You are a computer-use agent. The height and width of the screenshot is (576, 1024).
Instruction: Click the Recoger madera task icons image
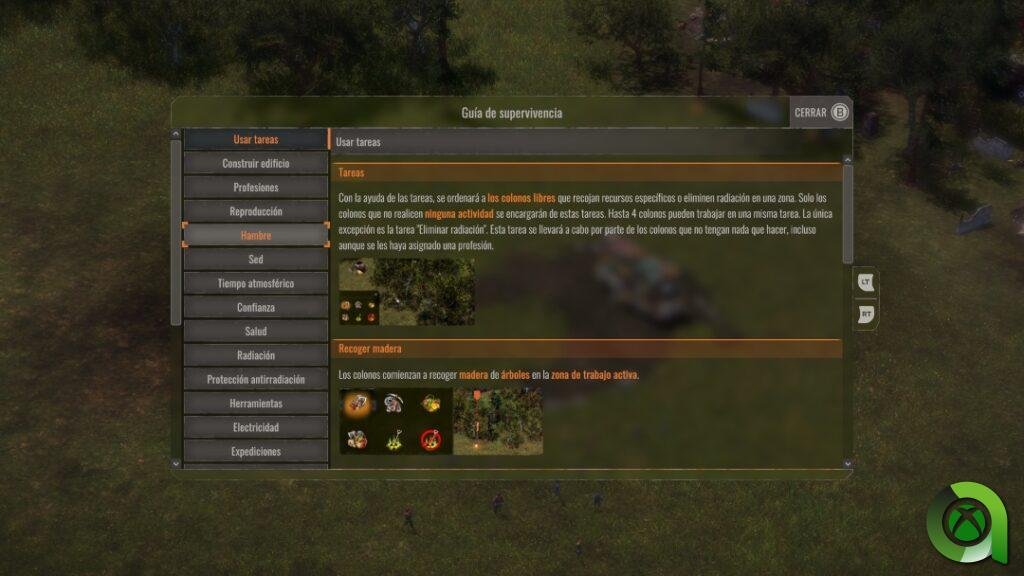[x=395, y=421]
